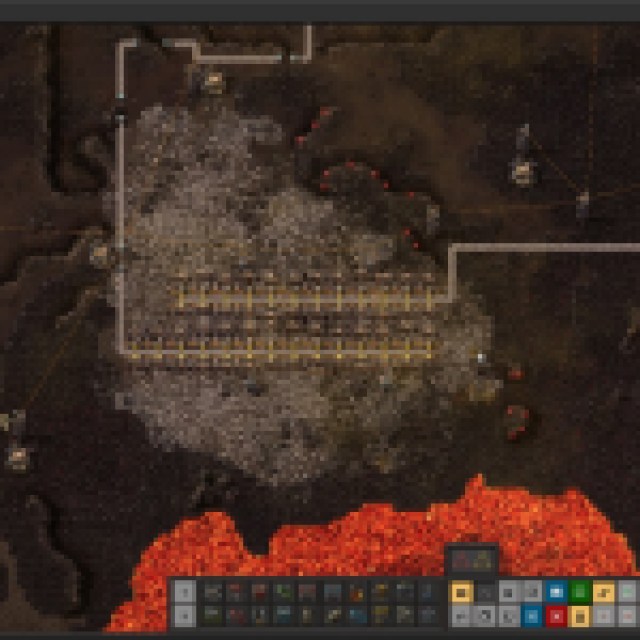The width and height of the screenshot is (640, 640).
Task: Activate the red shortcut bar button
Action: pos(556,615)
